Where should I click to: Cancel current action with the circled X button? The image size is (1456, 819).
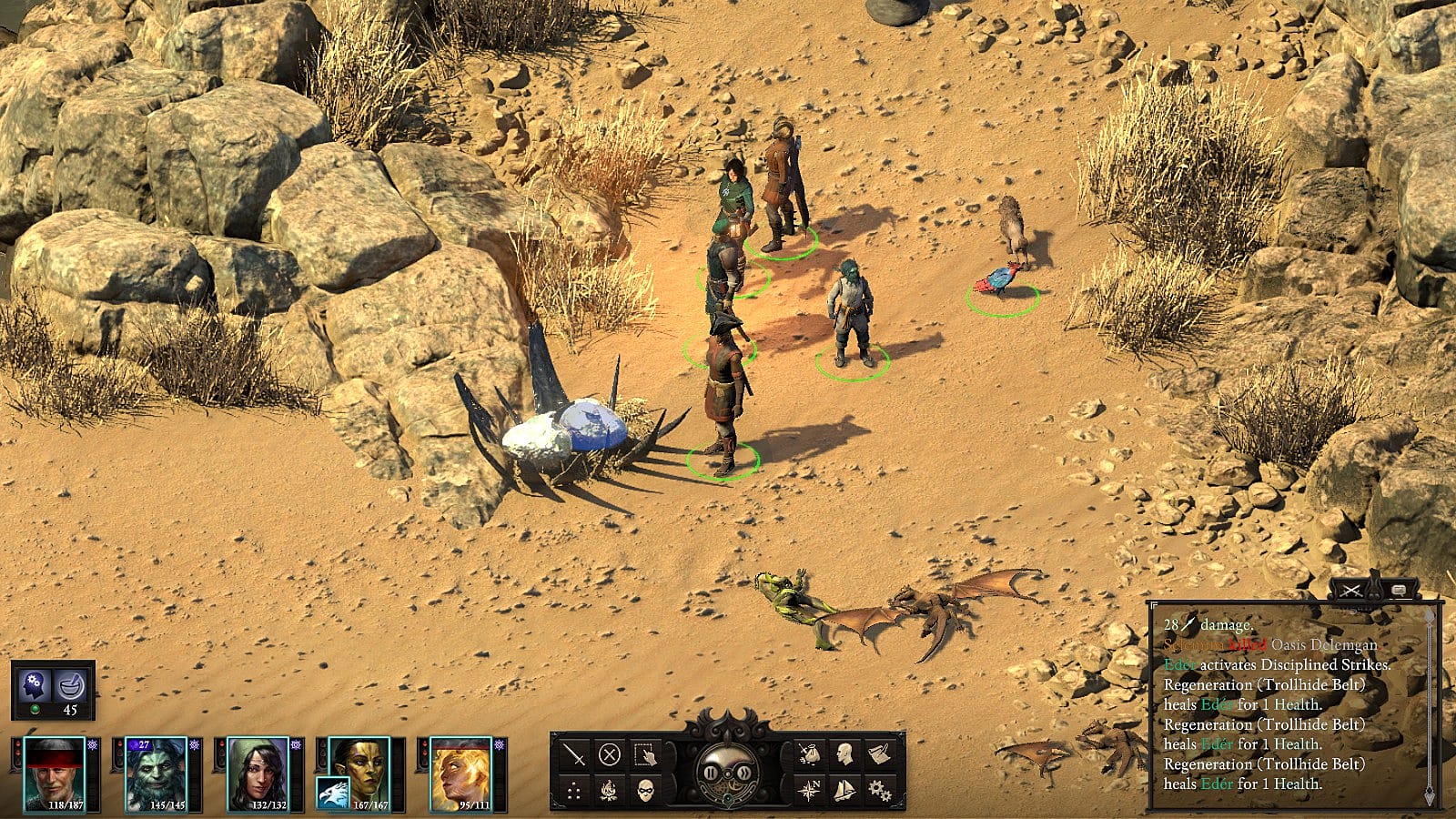(610, 754)
